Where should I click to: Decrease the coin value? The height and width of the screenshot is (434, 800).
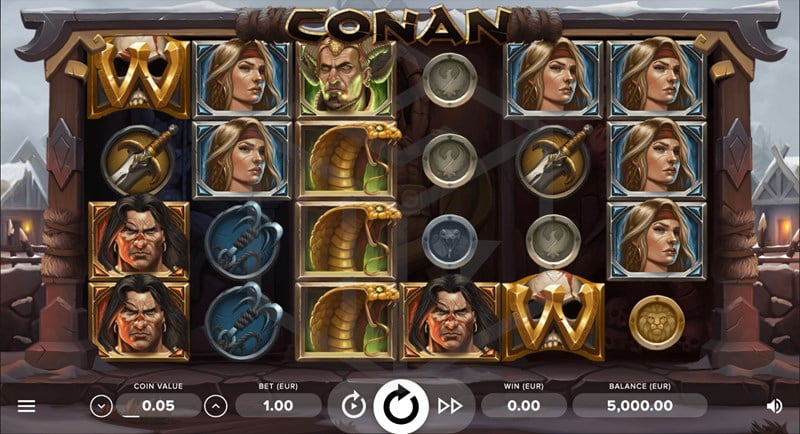pos(100,406)
